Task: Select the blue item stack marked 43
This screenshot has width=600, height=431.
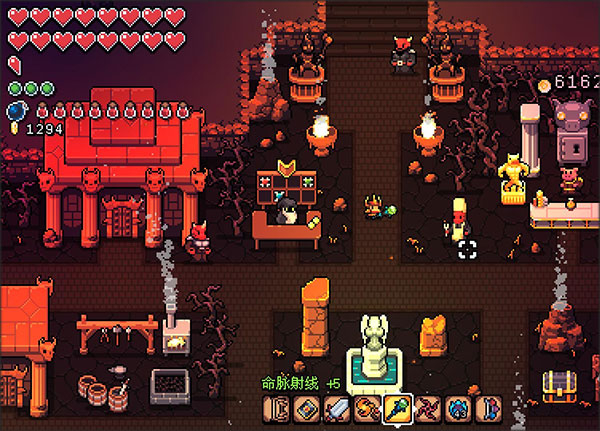Action: pos(459,410)
